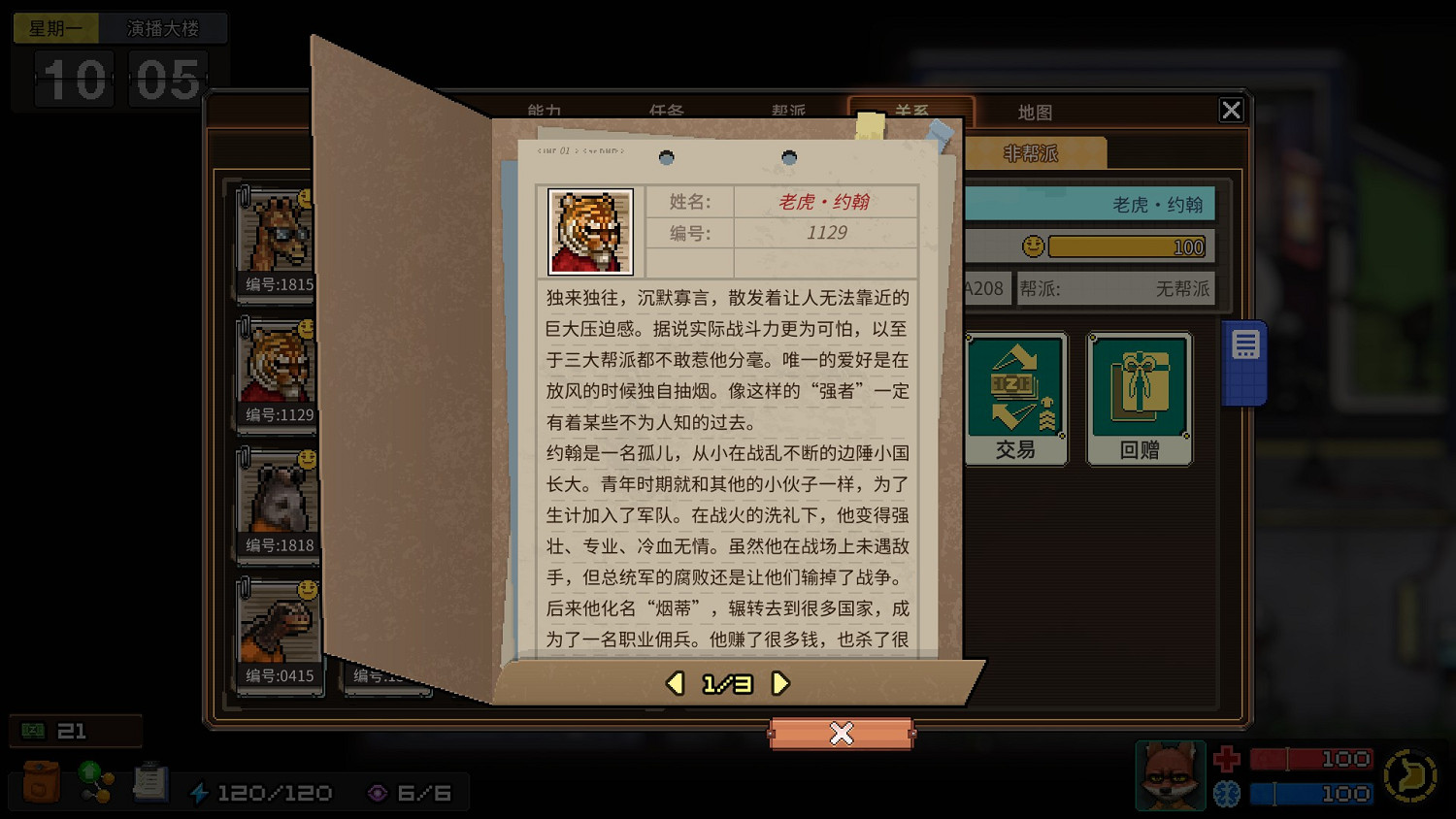Select the 交易 trade action icon

click(x=1015, y=396)
